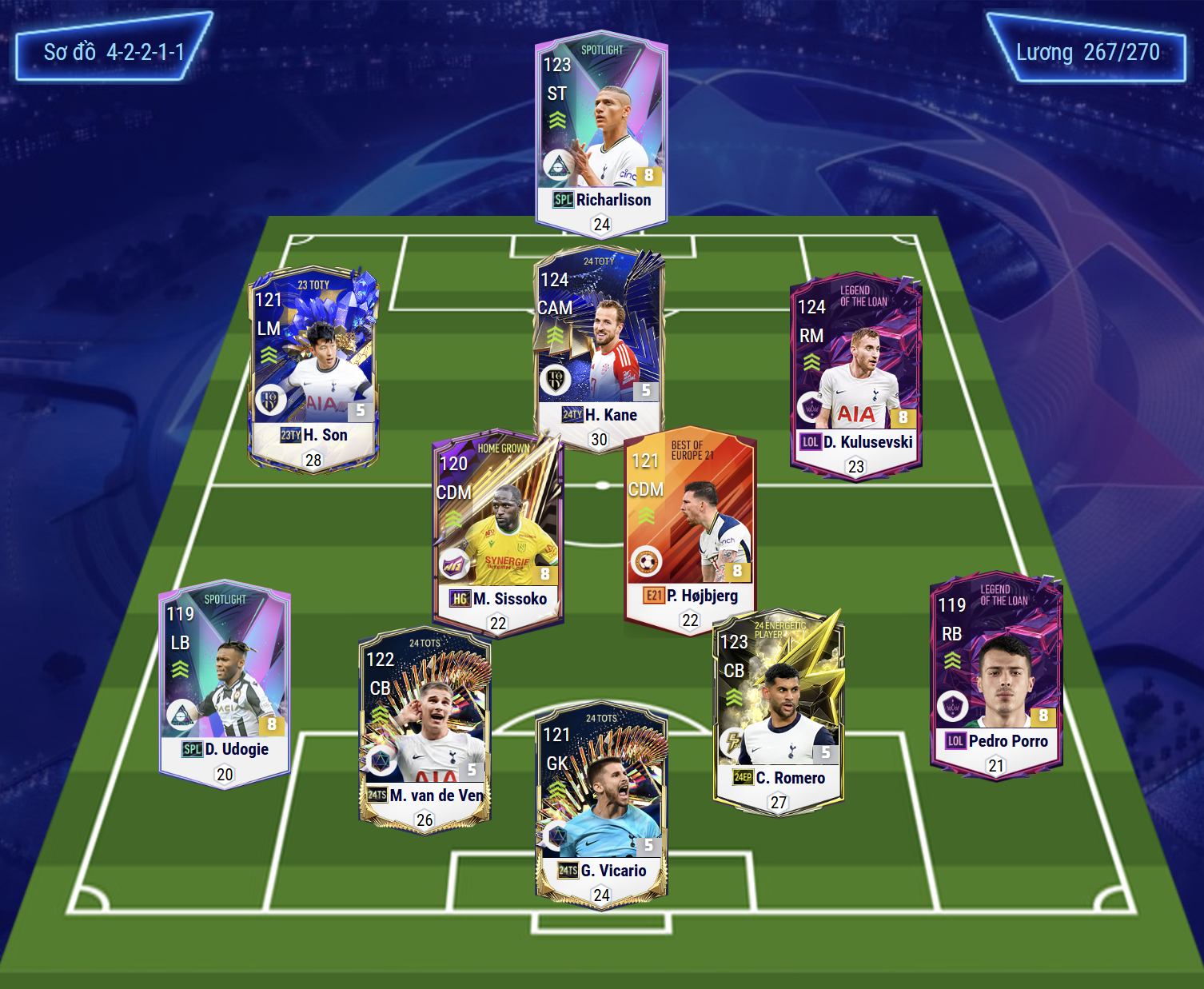Screen dimensions: 1204x989
Task: Select Pedro Porro's RB card
Action: click(996, 676)
